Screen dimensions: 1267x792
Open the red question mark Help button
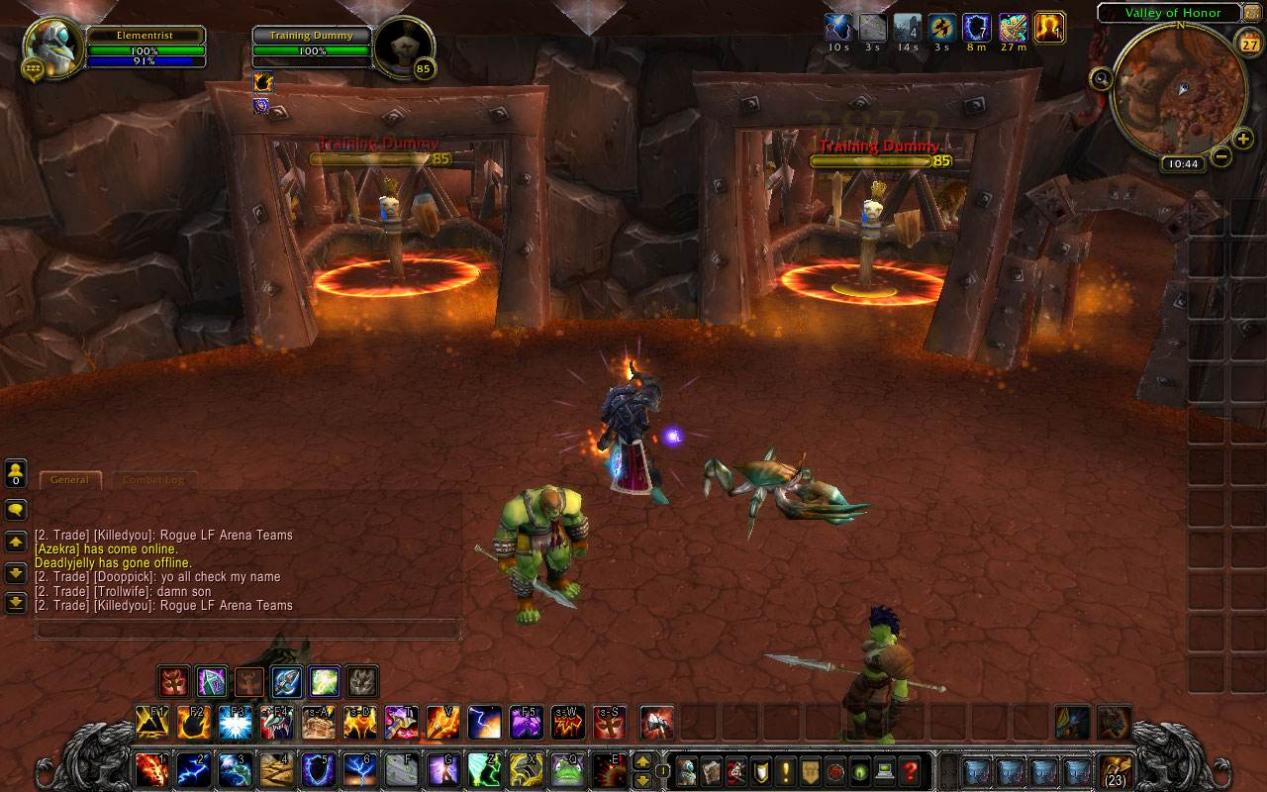coord(910,771)
